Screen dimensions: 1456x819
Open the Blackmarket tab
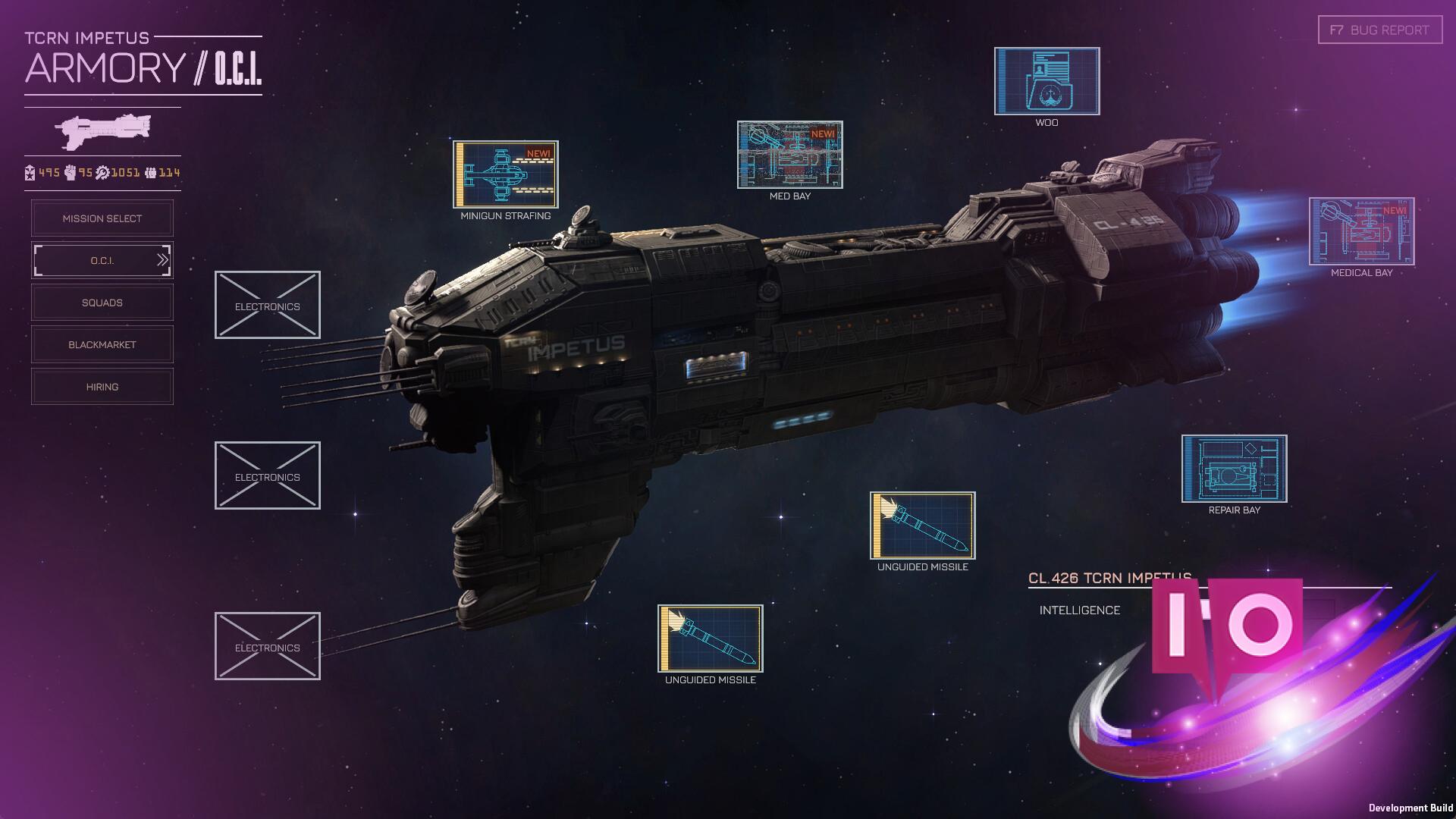click(102, 344)
